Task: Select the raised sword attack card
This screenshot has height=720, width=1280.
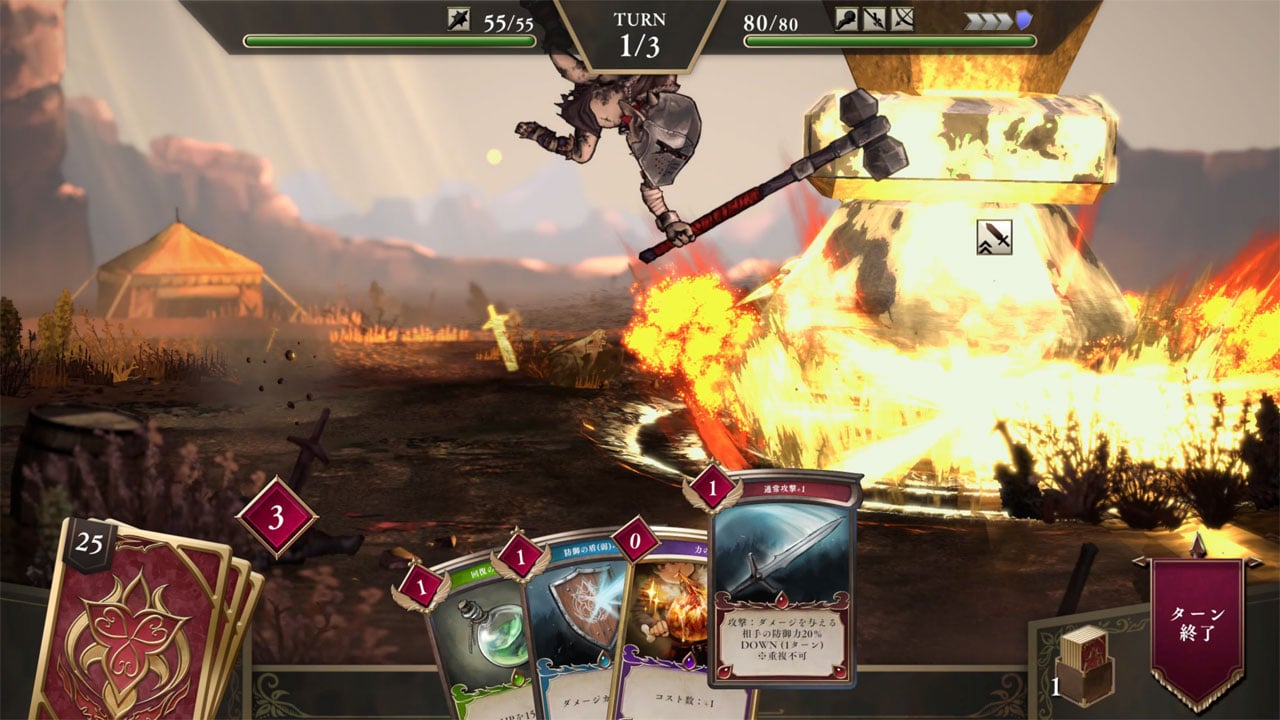Action: coord(783,580)
